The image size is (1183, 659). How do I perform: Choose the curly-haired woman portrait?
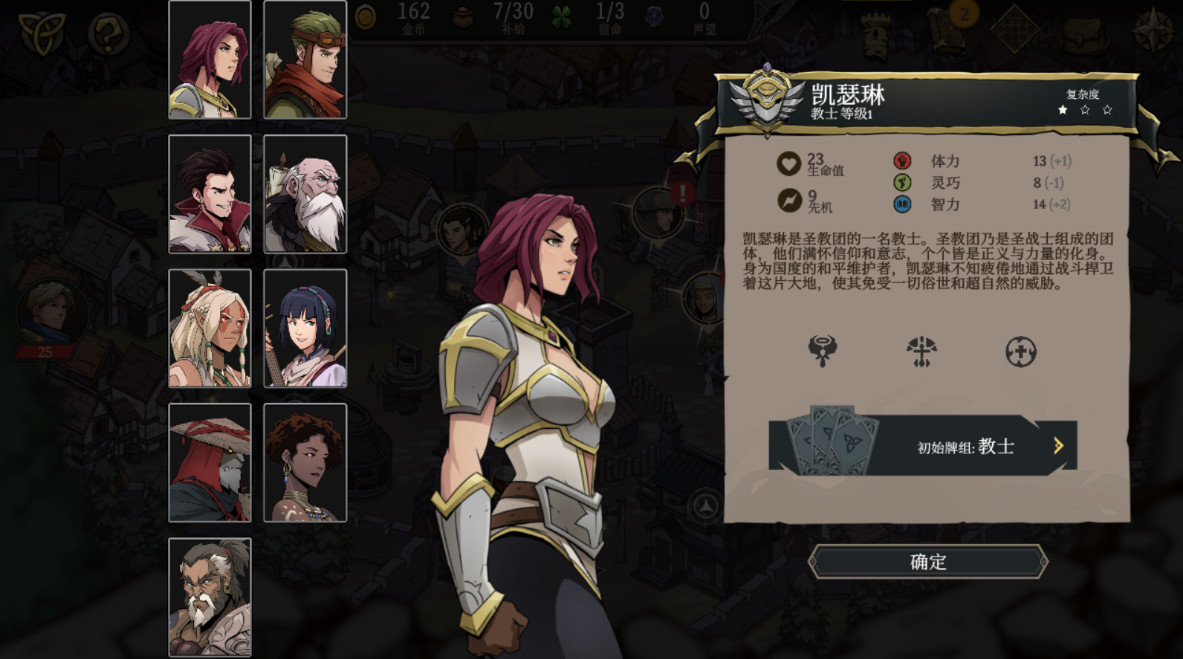[305, 462]
